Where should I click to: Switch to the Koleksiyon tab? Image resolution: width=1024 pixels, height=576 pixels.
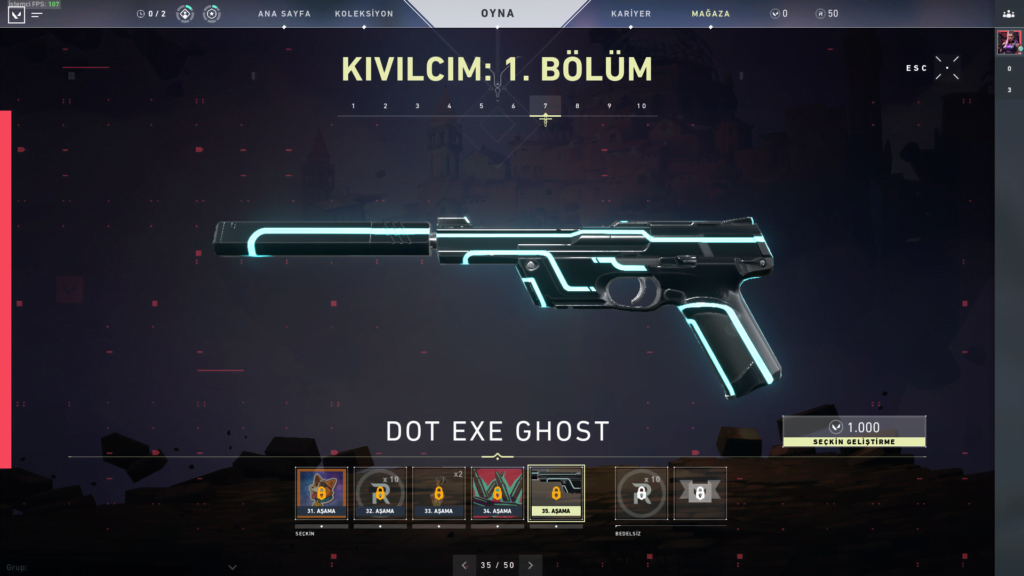click(364, 14)
